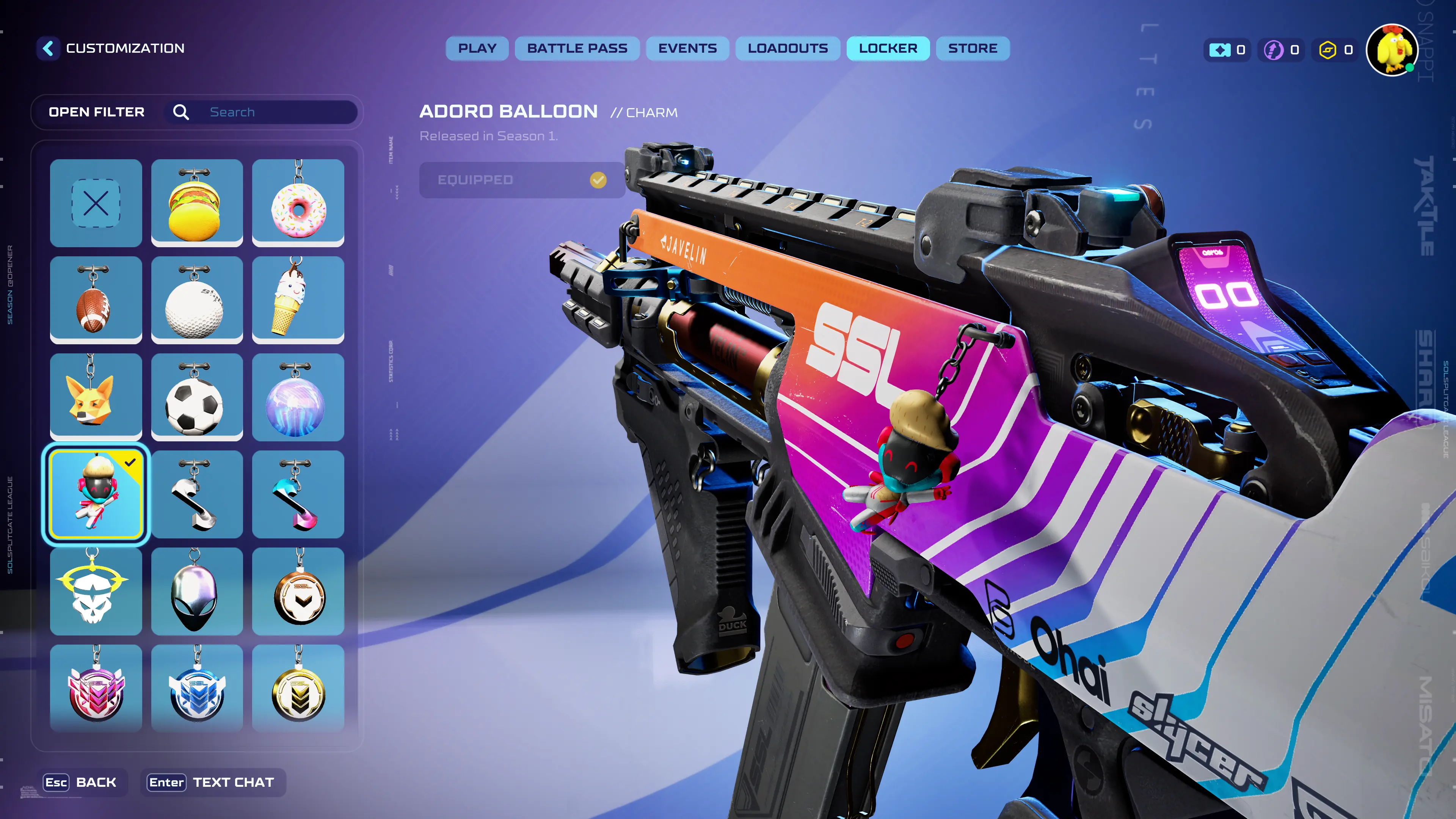Select the American football charm

pyautogui.click(x=96, y=300)
